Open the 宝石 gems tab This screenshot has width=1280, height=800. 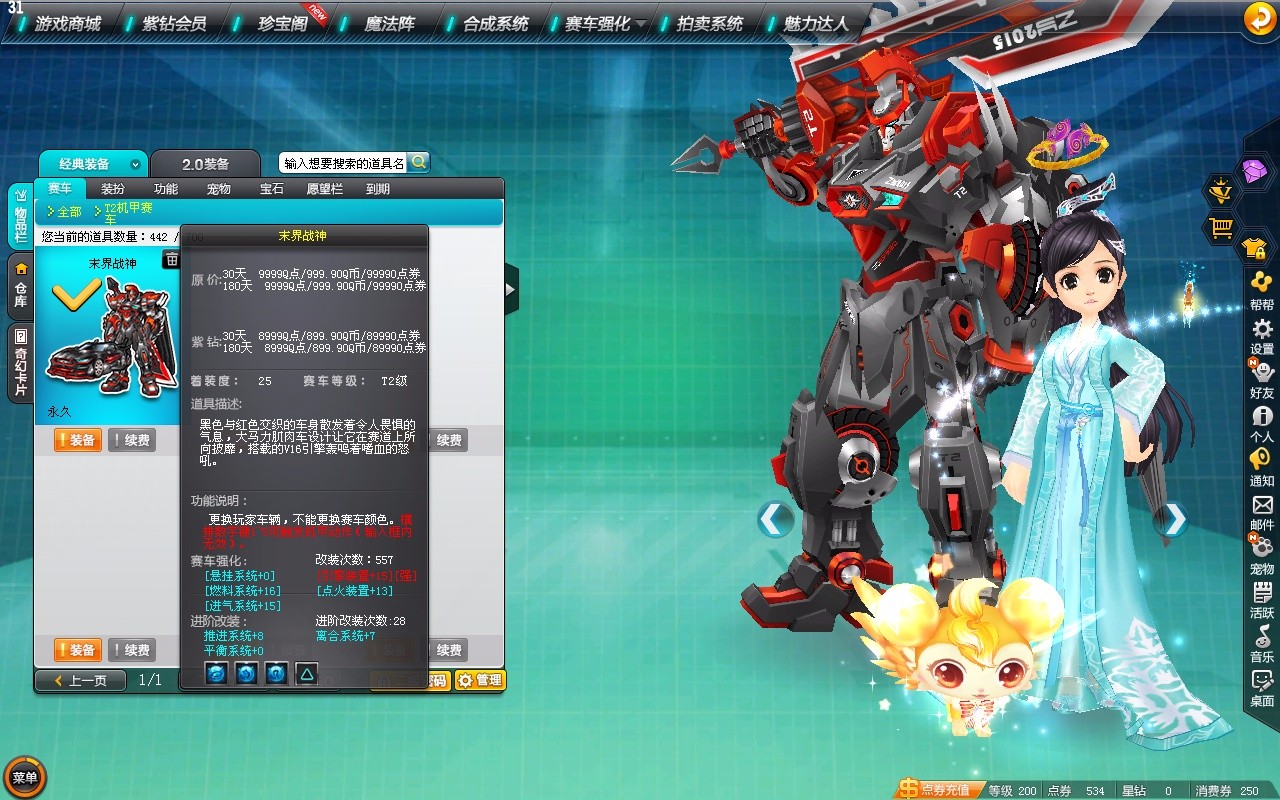271,189
